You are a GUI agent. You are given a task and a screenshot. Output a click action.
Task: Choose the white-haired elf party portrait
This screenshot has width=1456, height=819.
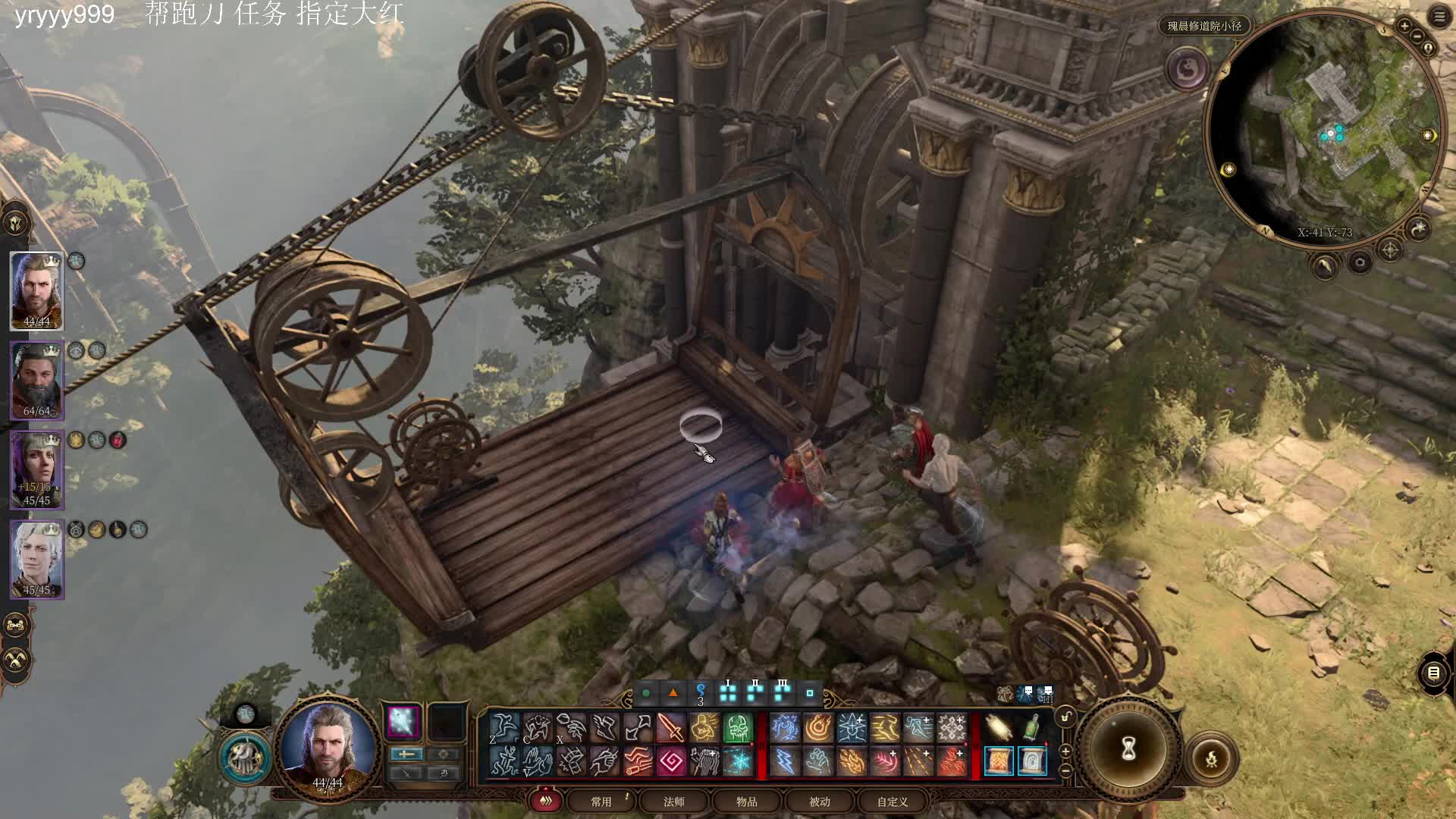[36, 560]
